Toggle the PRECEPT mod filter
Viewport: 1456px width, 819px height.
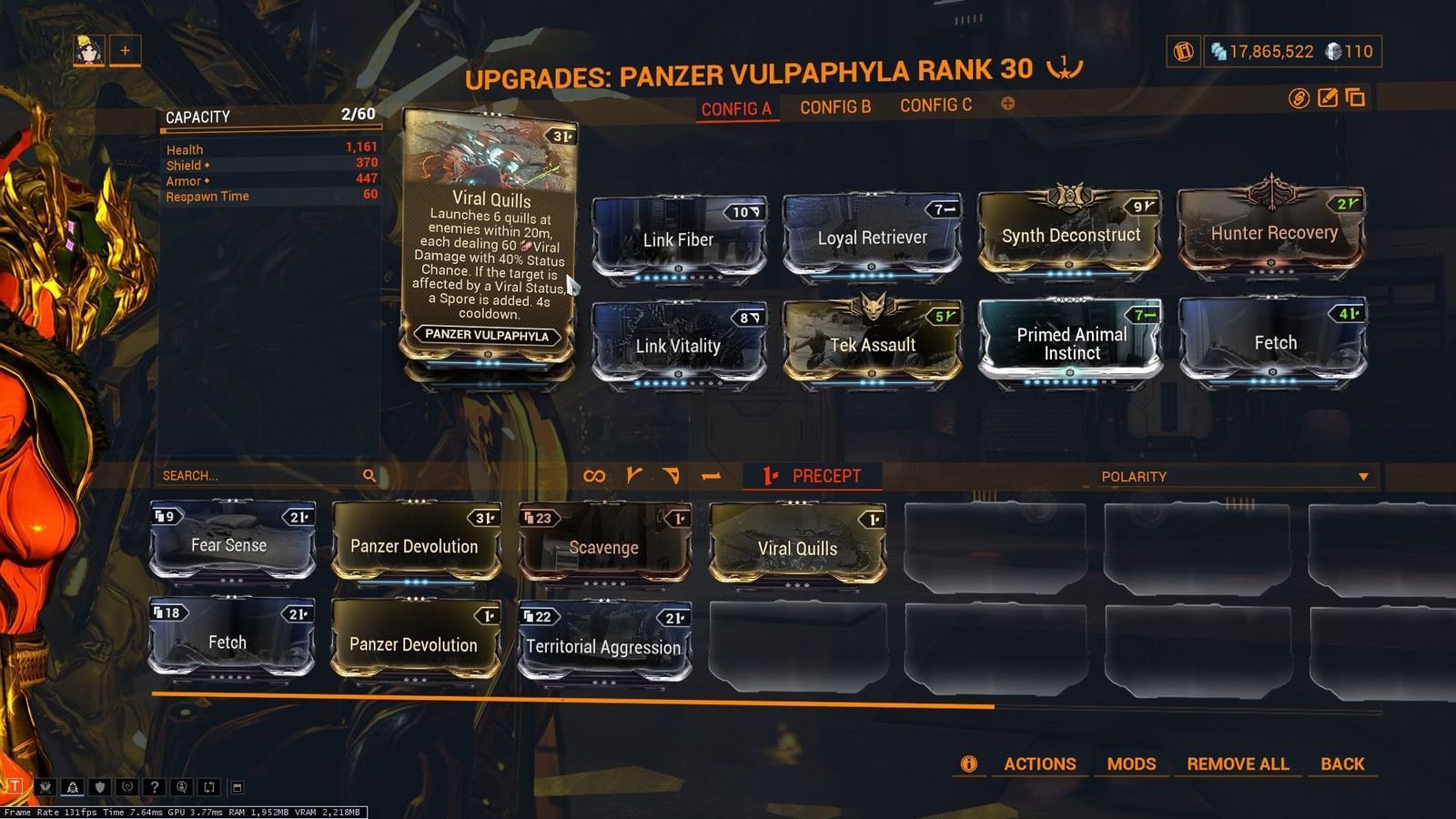click(x=812, y=475)
